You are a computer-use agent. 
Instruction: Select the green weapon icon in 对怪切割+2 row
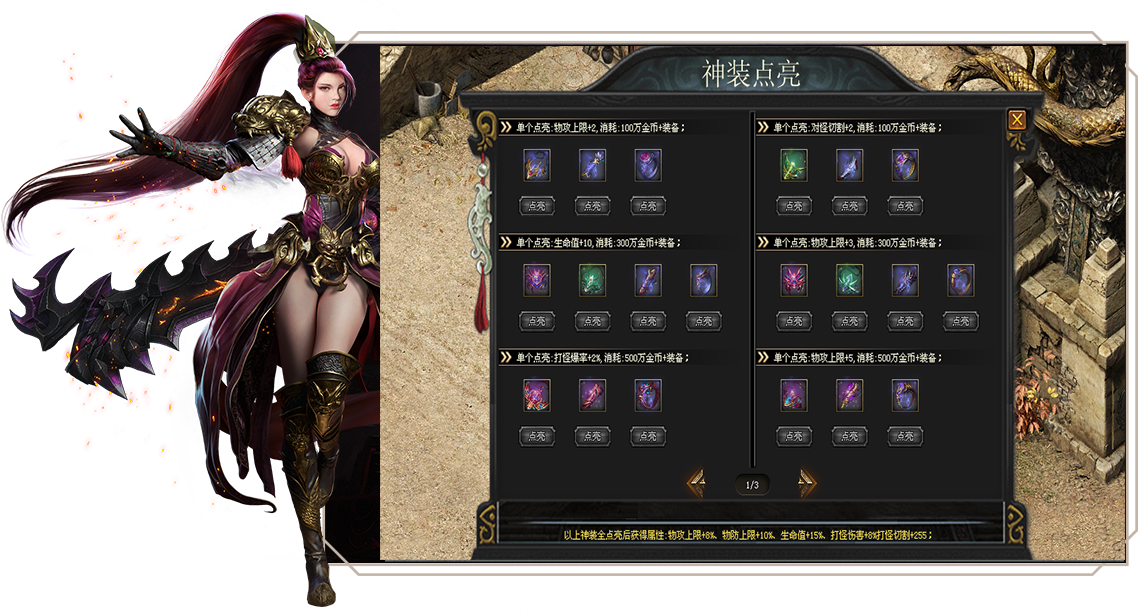[794, 165]
